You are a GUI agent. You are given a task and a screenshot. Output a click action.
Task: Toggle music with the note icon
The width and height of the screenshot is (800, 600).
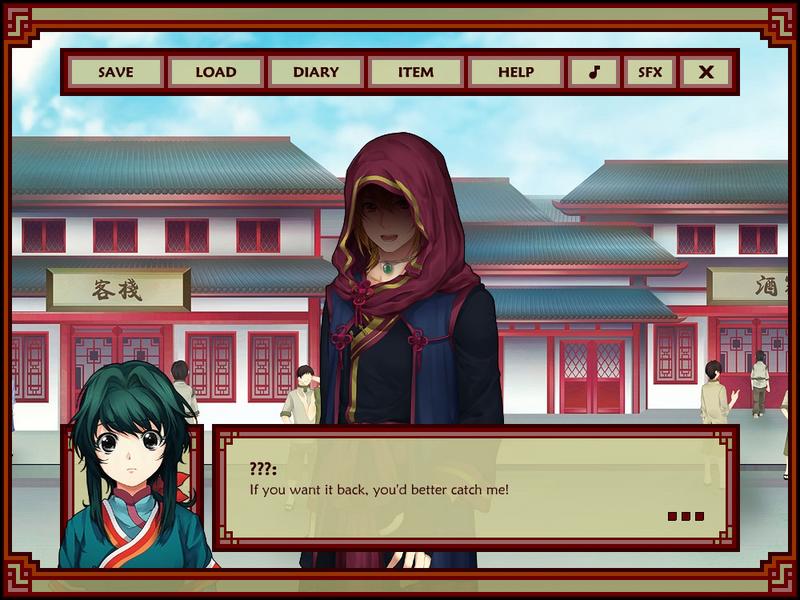594,72
